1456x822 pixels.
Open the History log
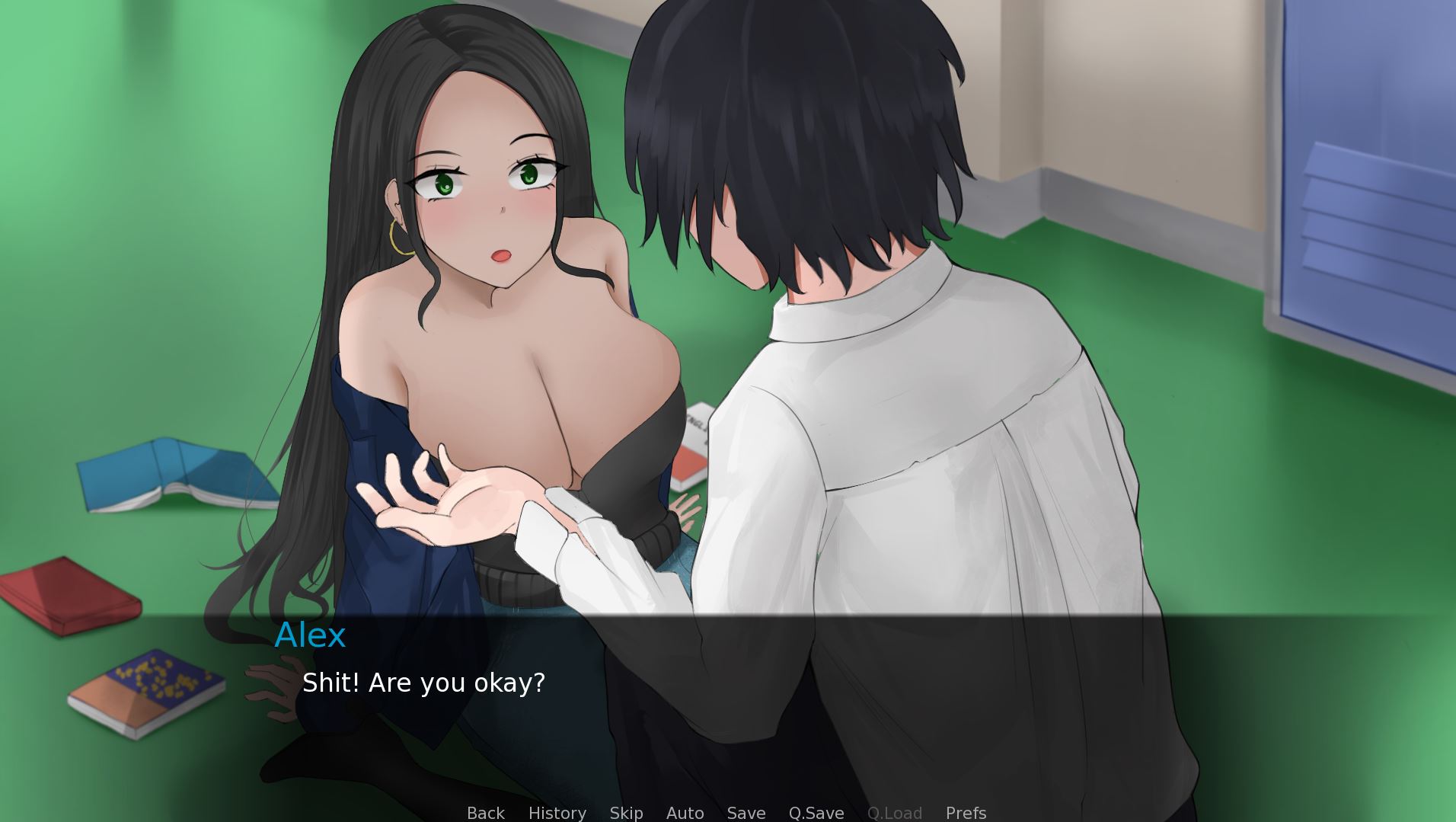(557, 813)
